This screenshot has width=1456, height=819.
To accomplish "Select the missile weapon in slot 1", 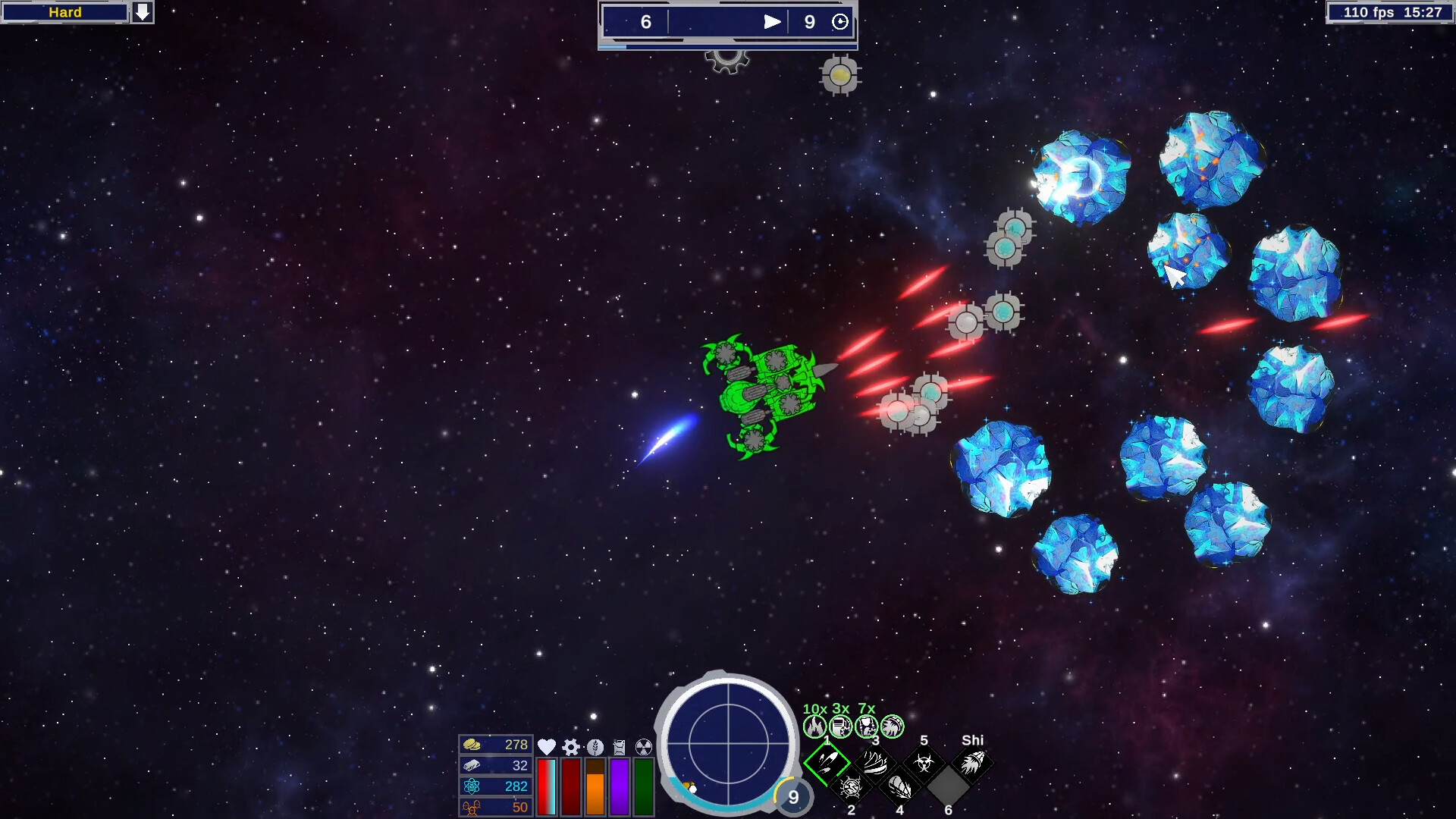I will tap(827, 762).
